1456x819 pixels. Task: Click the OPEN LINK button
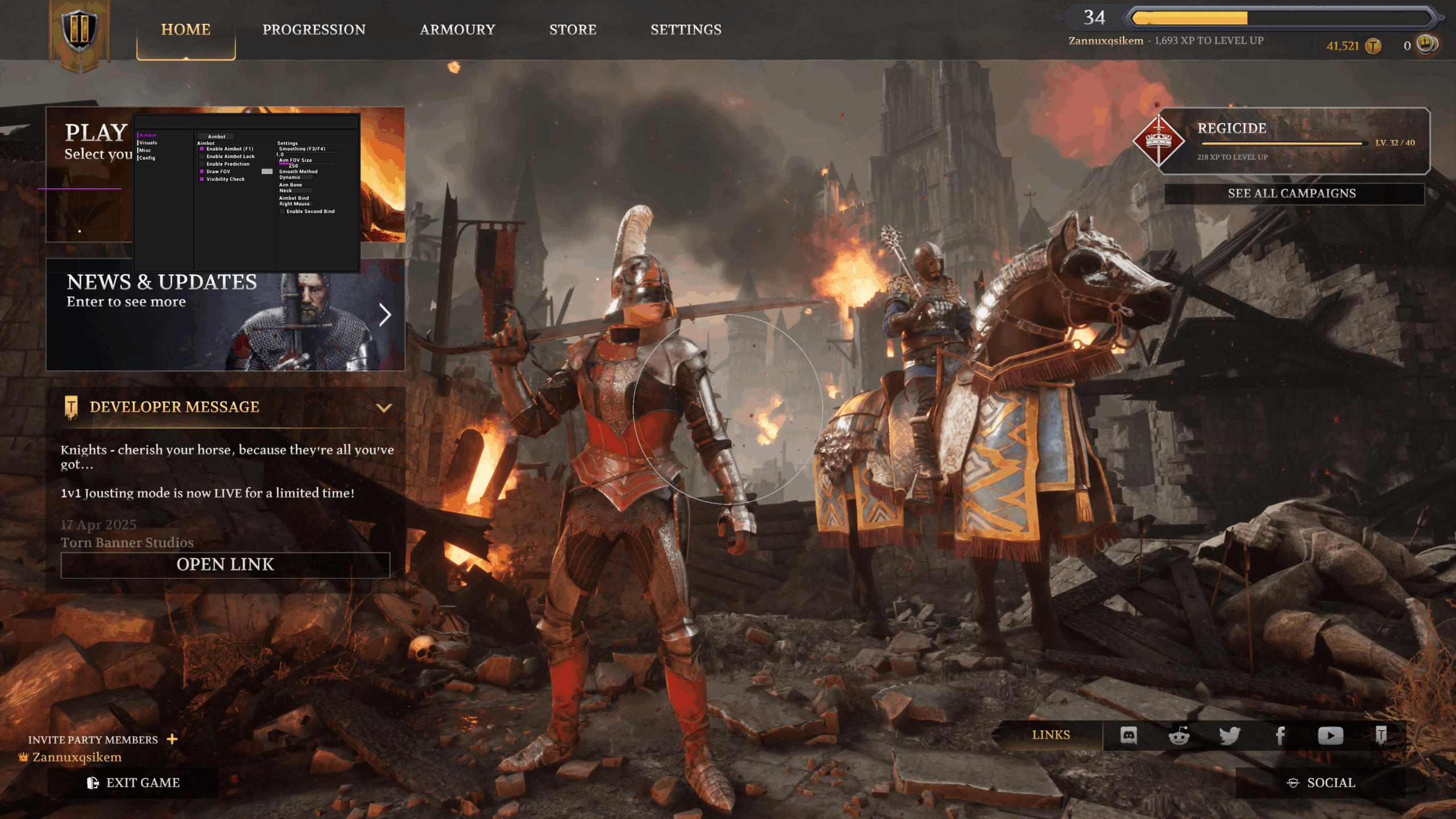coord(226,564)
